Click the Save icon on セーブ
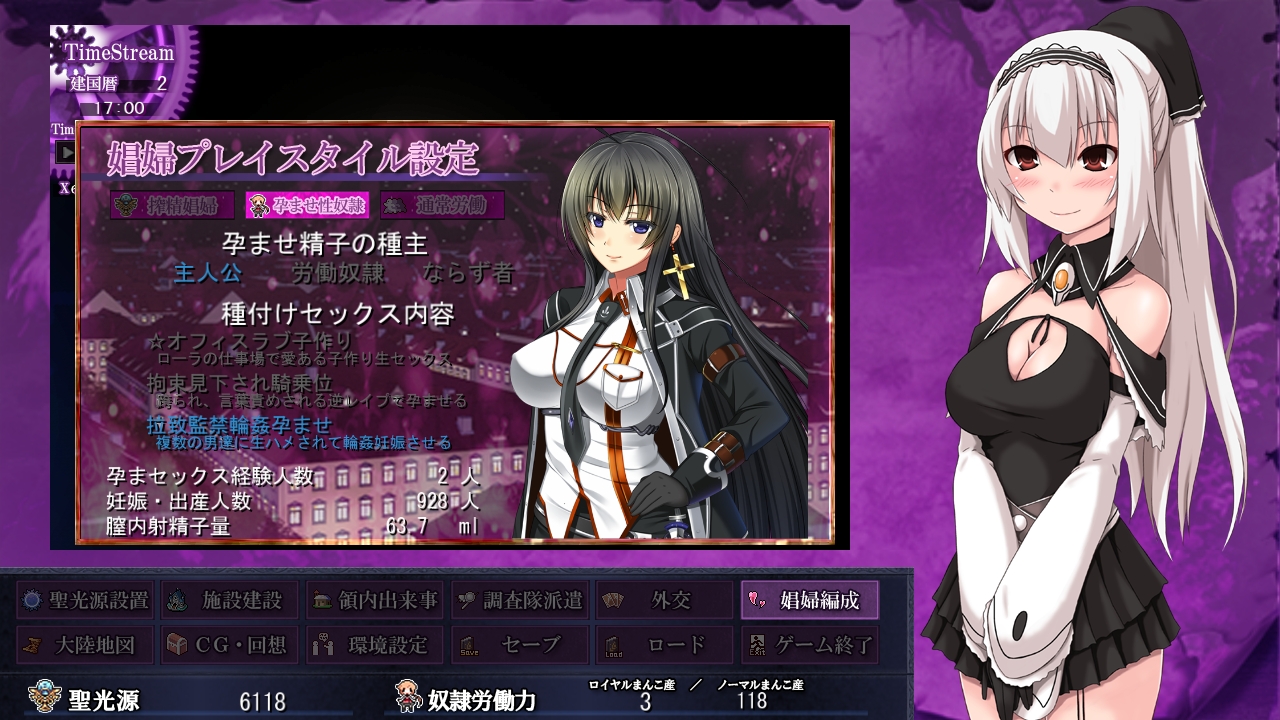Viewport: 1280px width, 720px height. coord(466,645)
